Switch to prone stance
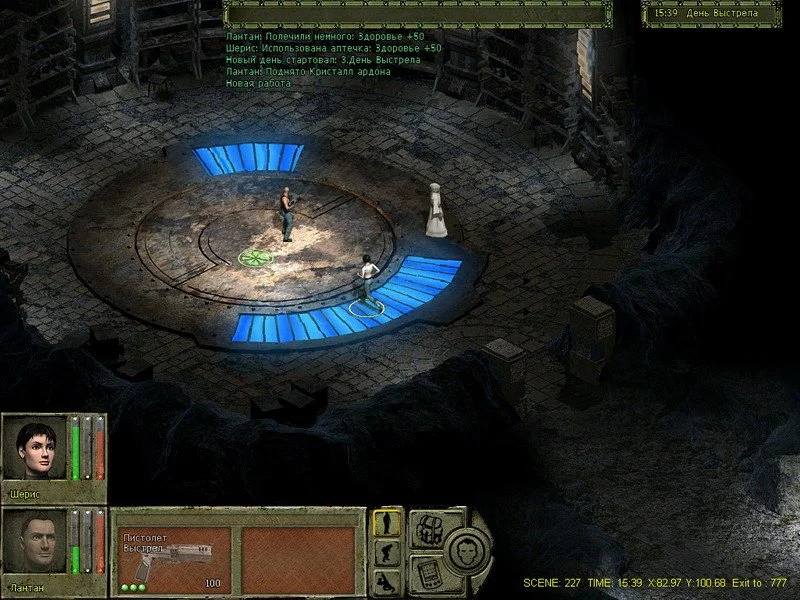The image size is (800, 600). tap(387, 582)
